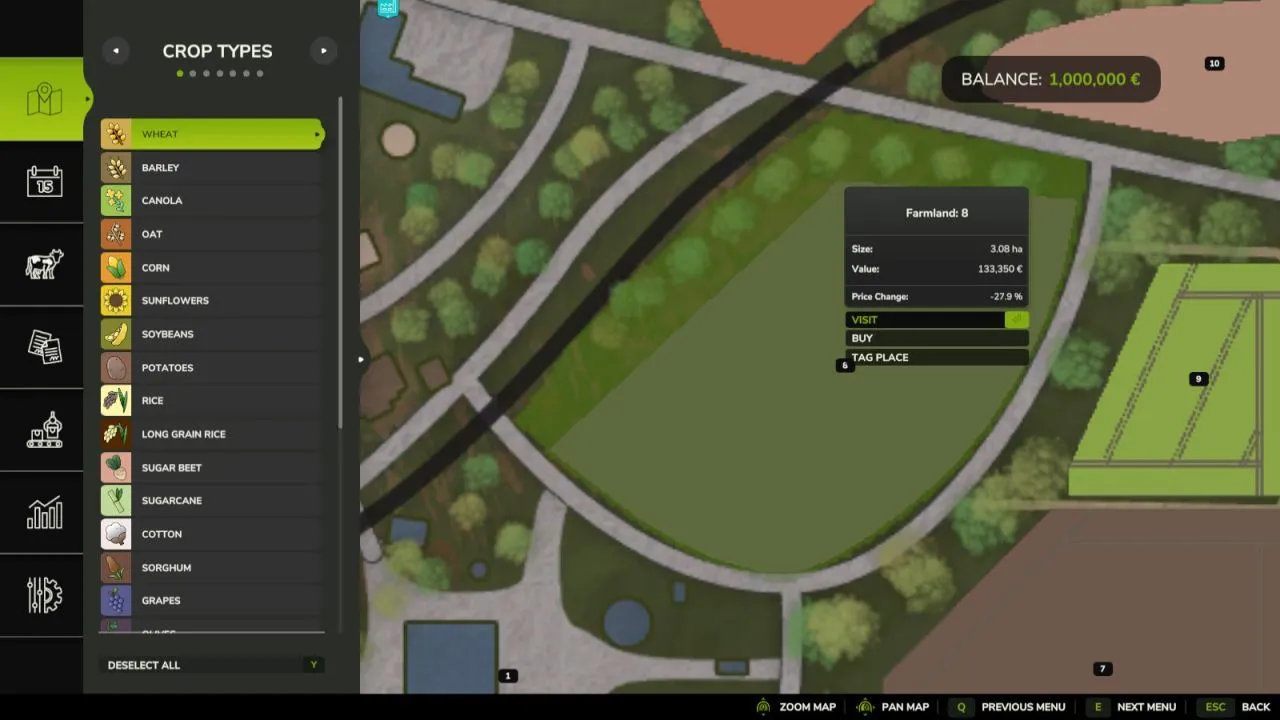
Task: Click the contracts sidebar icon
Action: point(42,347)
